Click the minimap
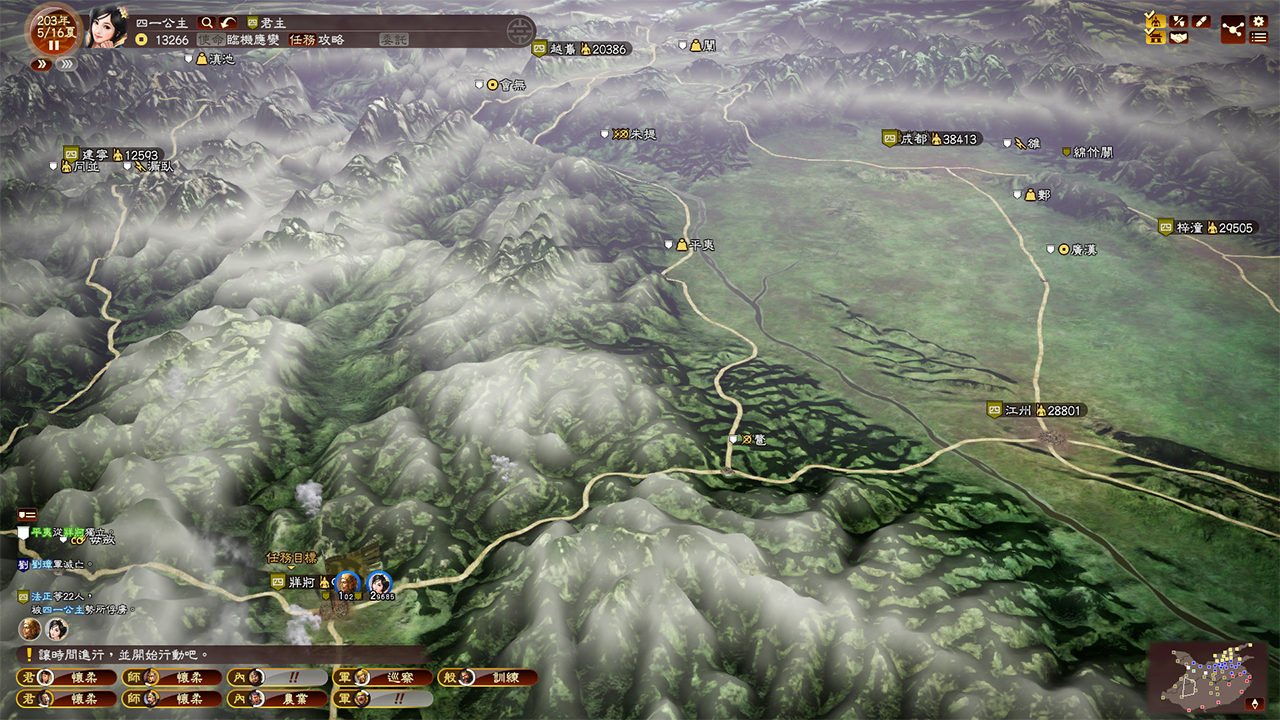Viewport: 1280px width, 720px height. (1207, 676)
